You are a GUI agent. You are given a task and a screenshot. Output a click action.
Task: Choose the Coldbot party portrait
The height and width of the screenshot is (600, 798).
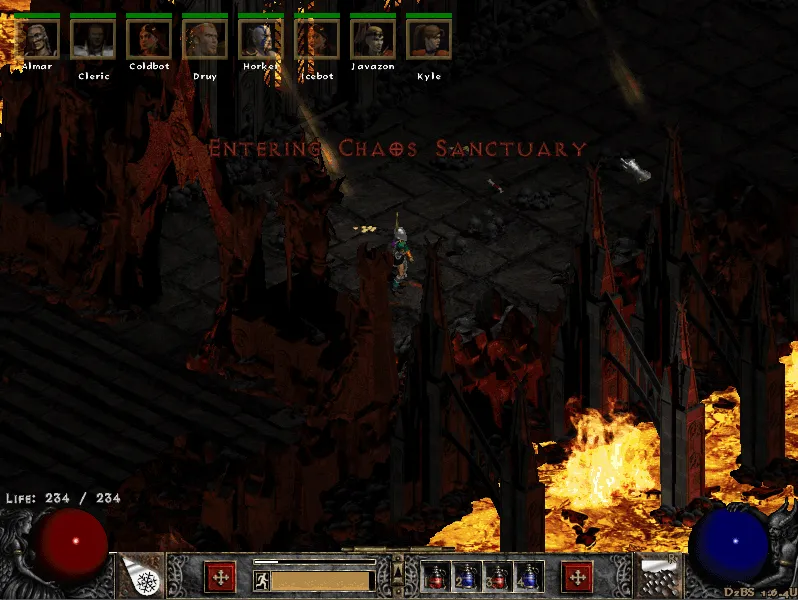pyautogui.click(x=149, y=39)
